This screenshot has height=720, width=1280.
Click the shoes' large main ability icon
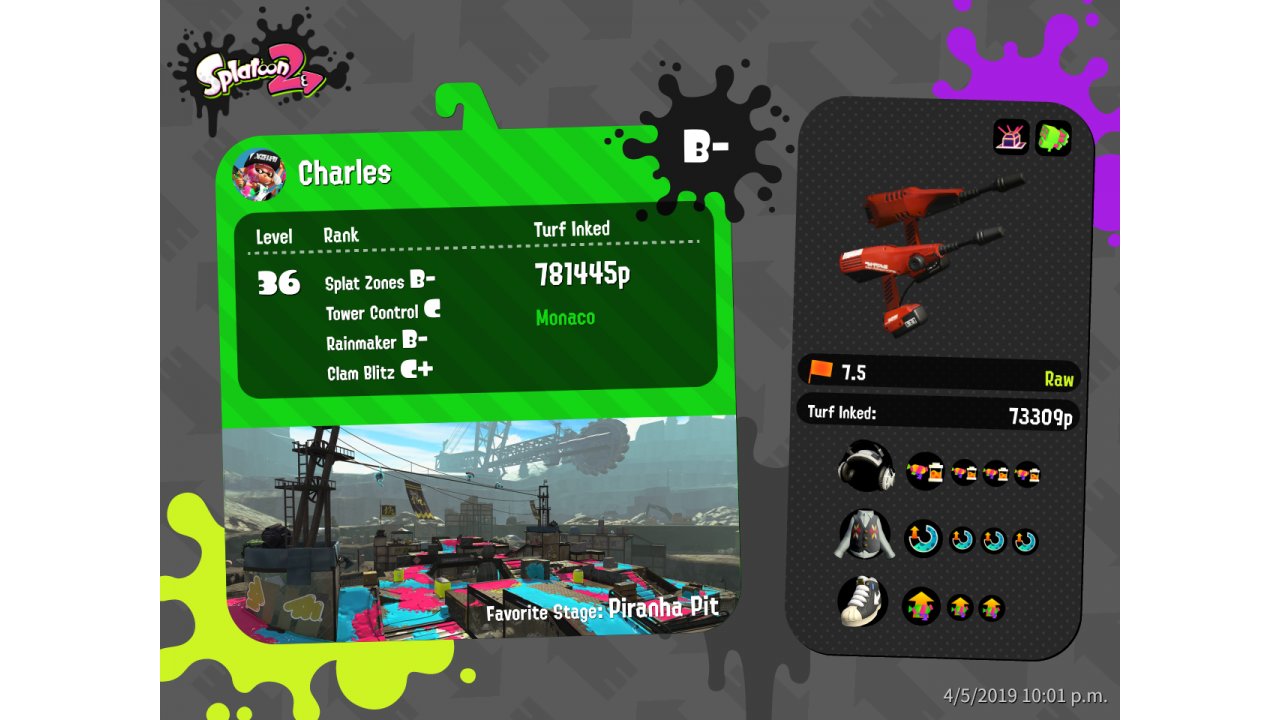(x=921, y=605)
